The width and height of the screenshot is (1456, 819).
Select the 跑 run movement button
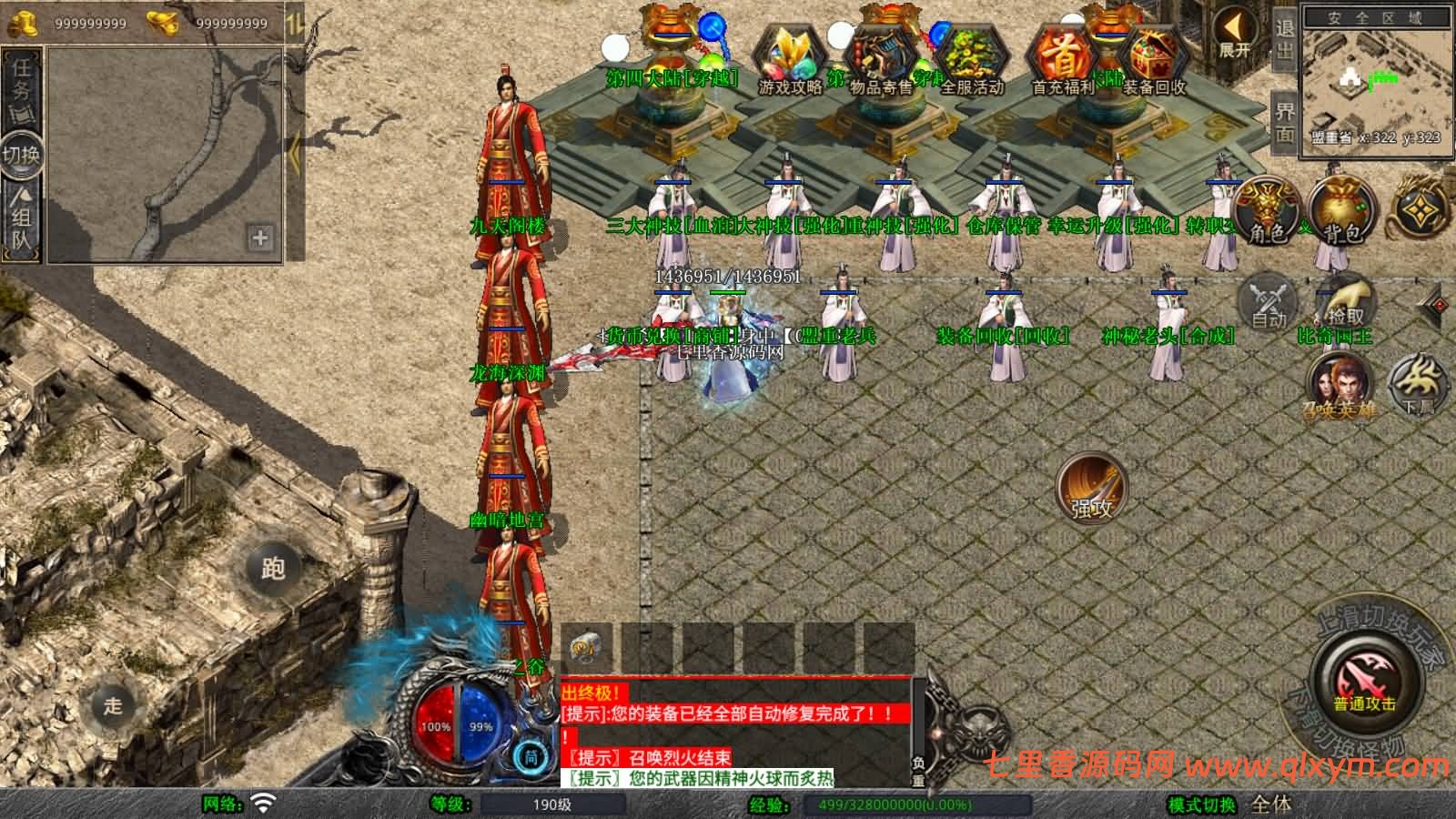273,568
